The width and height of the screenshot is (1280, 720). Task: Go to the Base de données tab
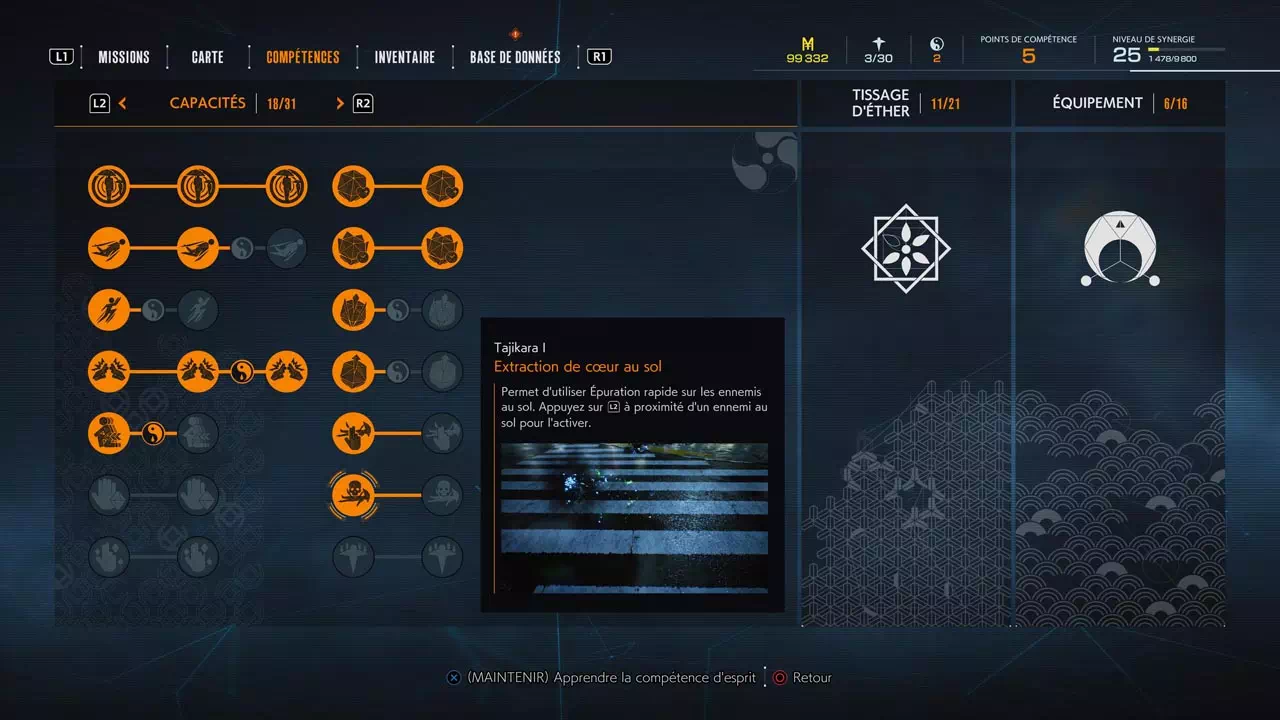coord(515,57)
